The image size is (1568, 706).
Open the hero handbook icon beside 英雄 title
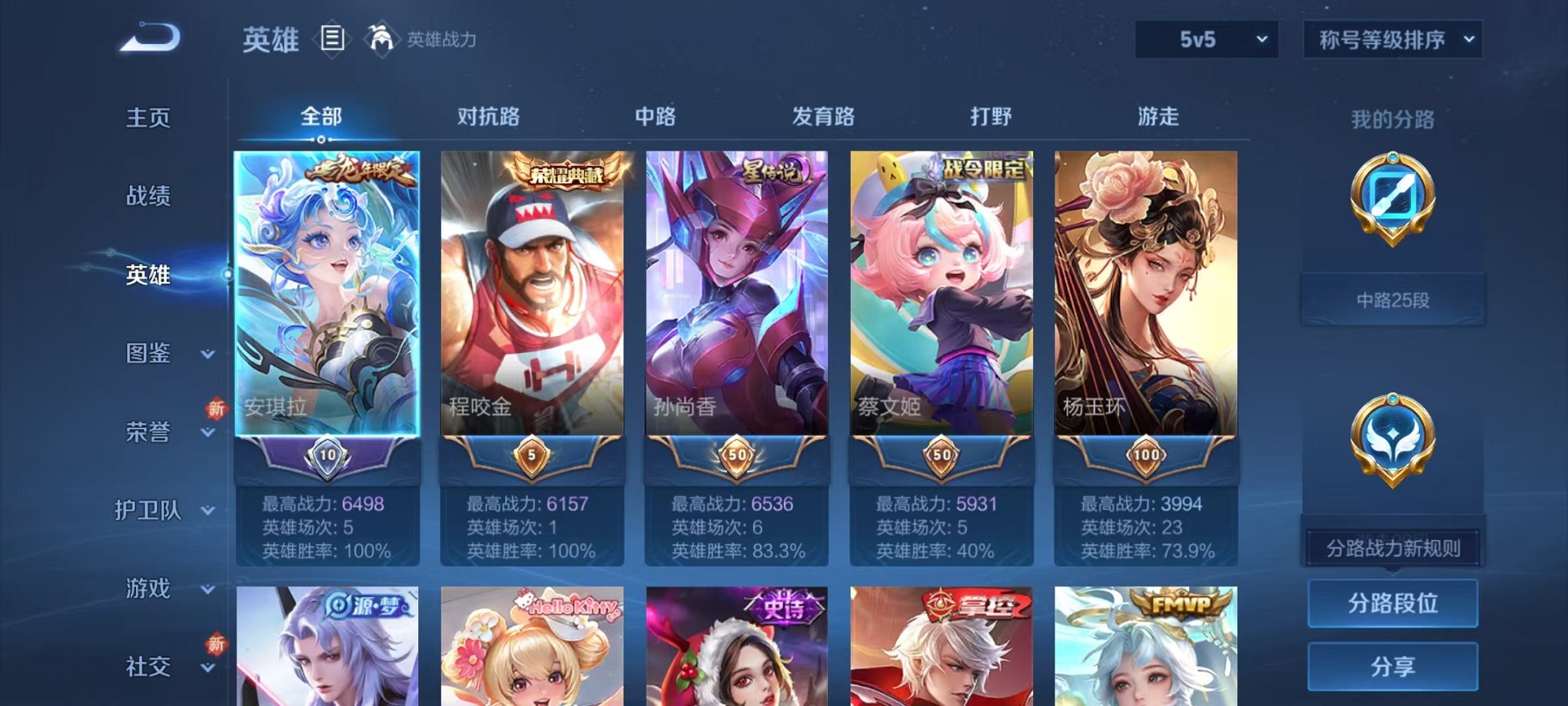[x=332, y=38]
